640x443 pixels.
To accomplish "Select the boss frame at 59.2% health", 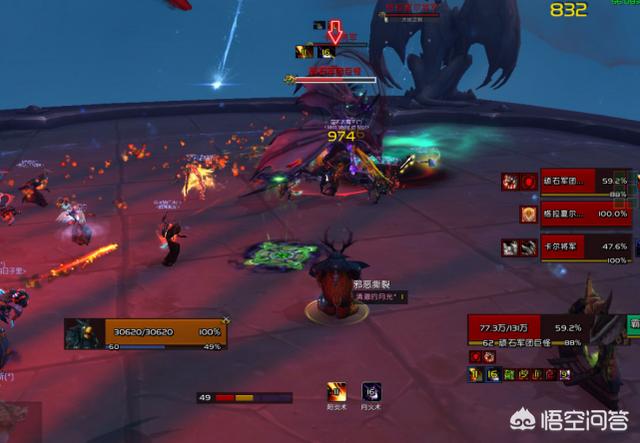I will point(586,182).
